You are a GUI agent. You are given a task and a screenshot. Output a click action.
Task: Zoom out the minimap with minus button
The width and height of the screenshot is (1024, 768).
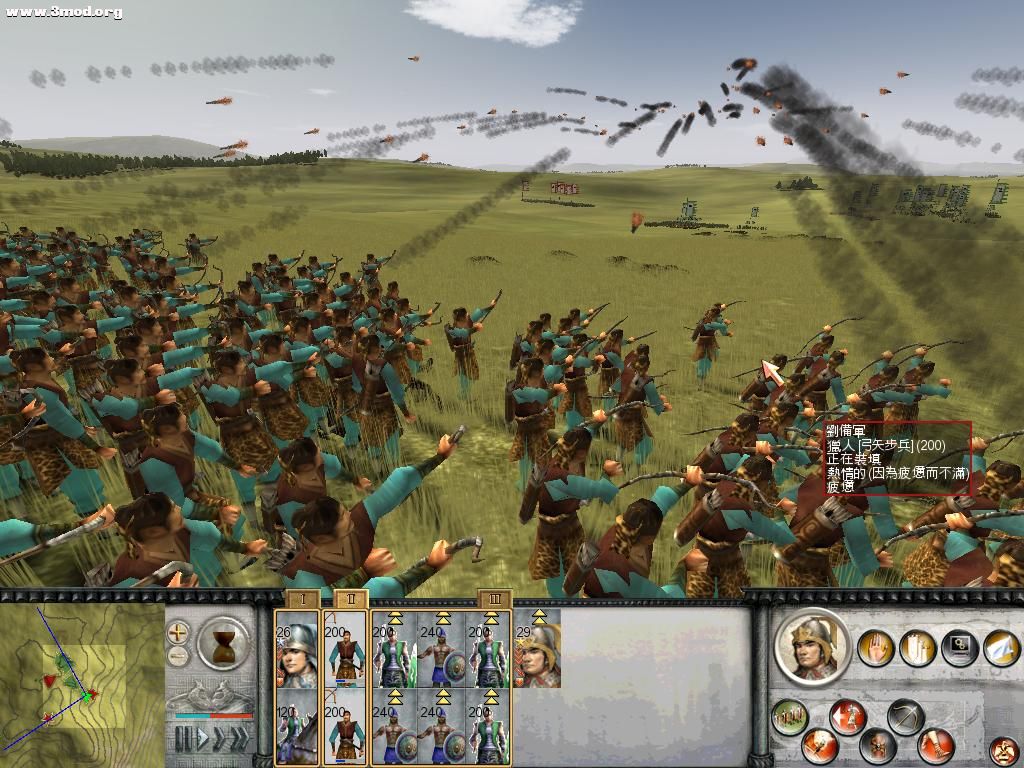point(178,656)
